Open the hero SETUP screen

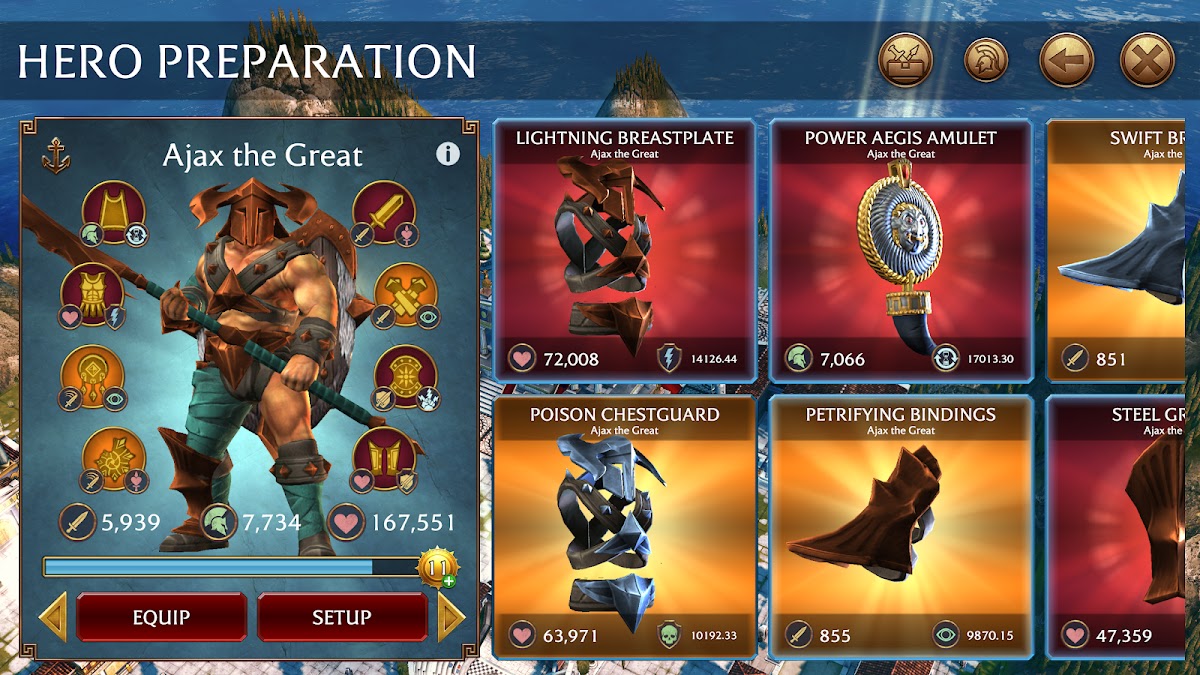[x=342, y=617]
